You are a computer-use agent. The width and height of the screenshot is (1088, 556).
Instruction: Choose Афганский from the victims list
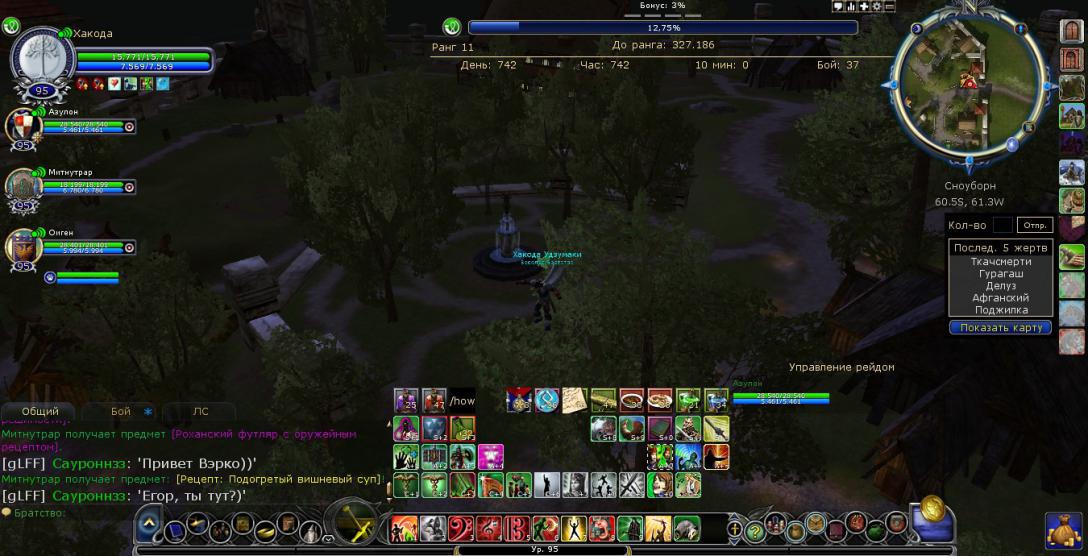tap(999, 298)
